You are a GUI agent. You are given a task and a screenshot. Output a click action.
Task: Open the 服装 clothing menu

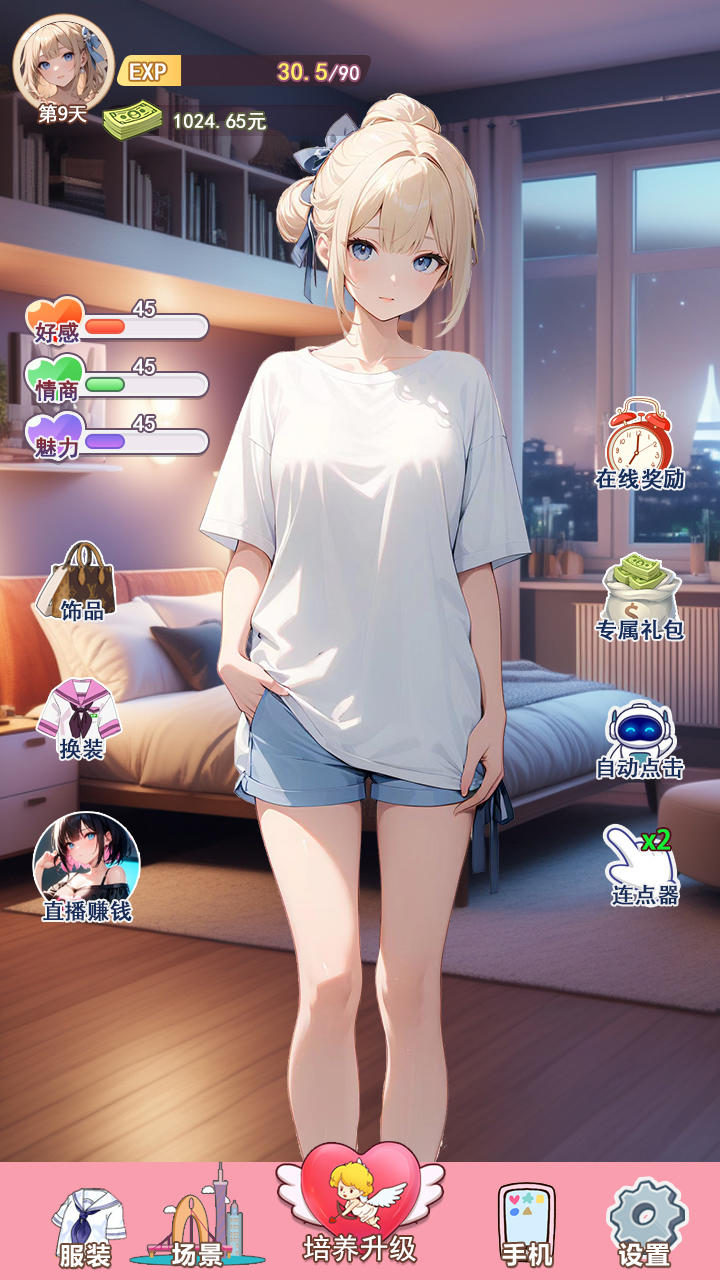point(88,1226)
